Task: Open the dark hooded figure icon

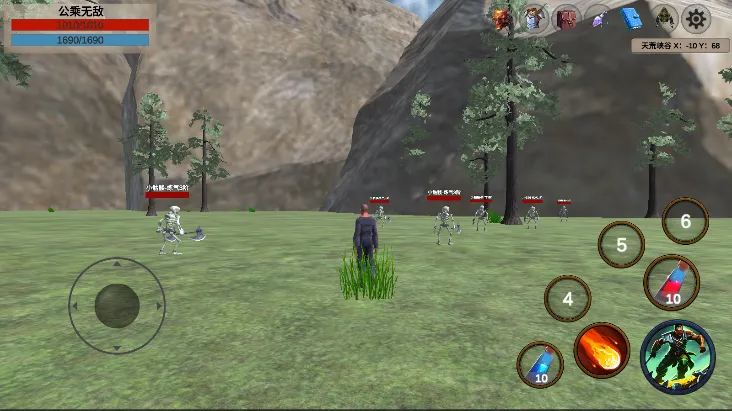Action: [664, 19]
